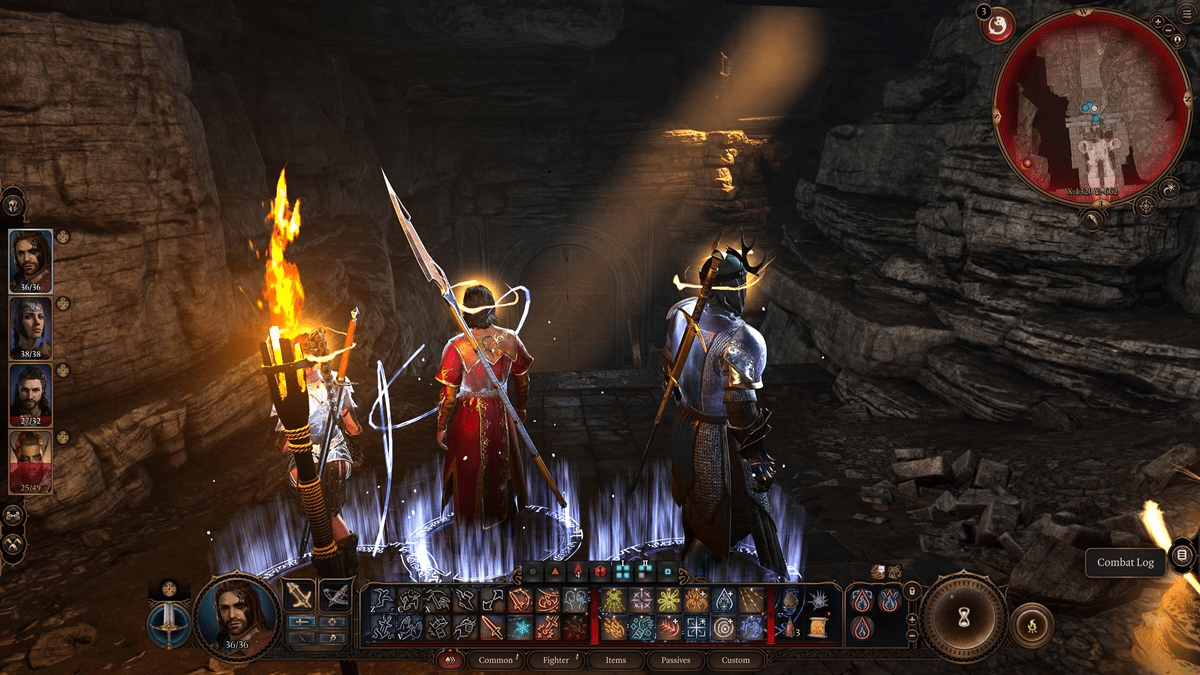Select the Custom hotbar tab
The width and height of the screenshot is (1200, 675).
(x=735, y=660)
